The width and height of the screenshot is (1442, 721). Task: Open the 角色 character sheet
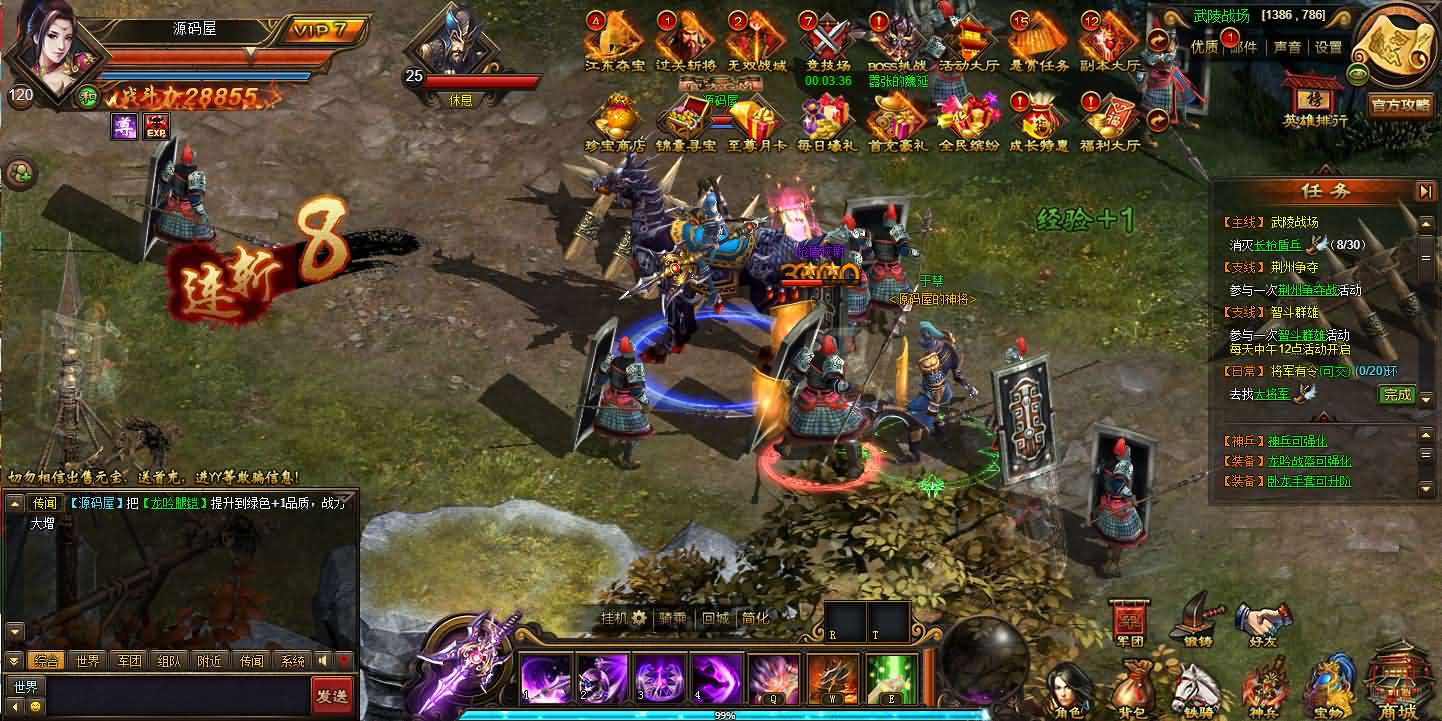pos(1067,690)
